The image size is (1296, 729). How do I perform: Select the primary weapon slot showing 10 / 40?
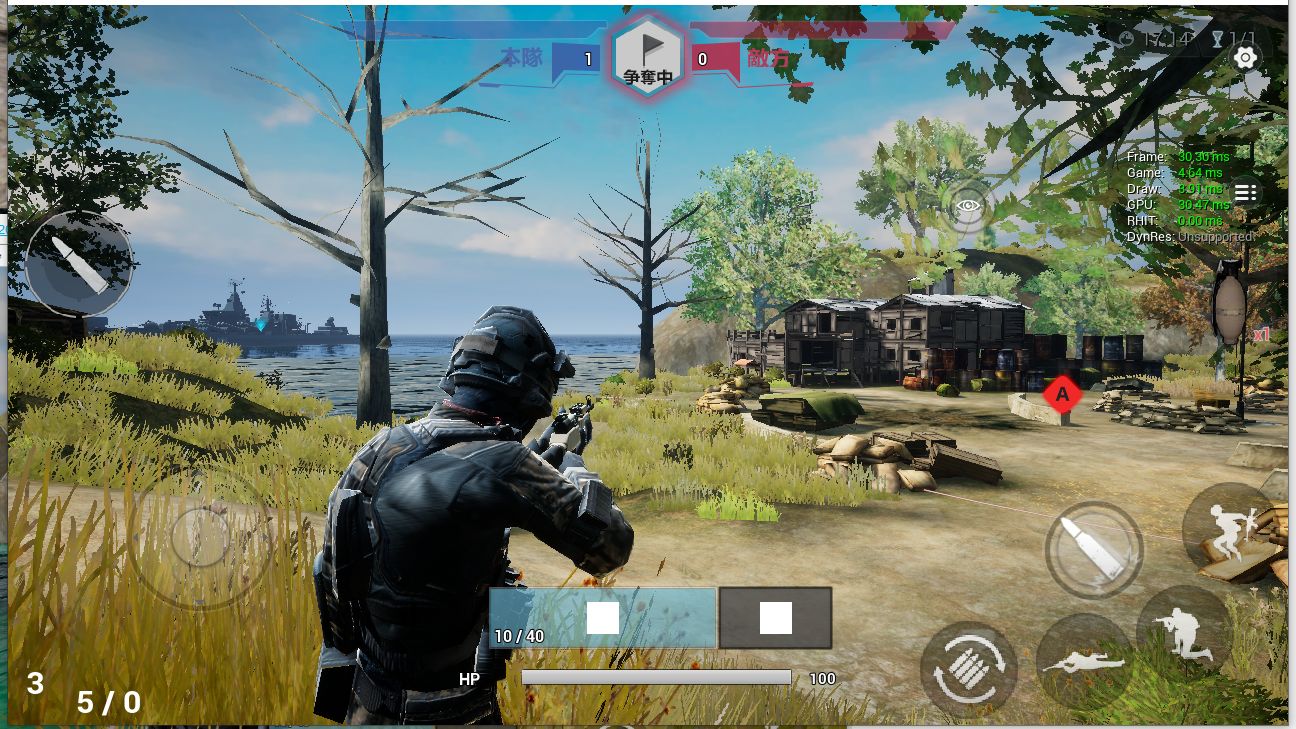coord(602,618)
